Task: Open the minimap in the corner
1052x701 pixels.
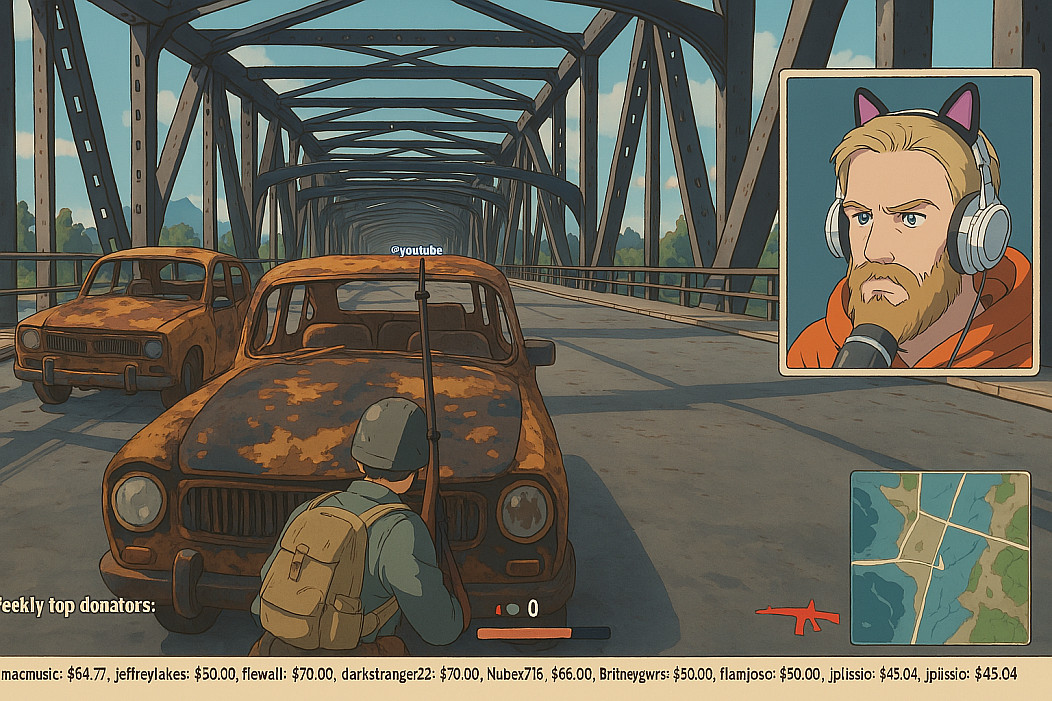Action: (939, 557)
